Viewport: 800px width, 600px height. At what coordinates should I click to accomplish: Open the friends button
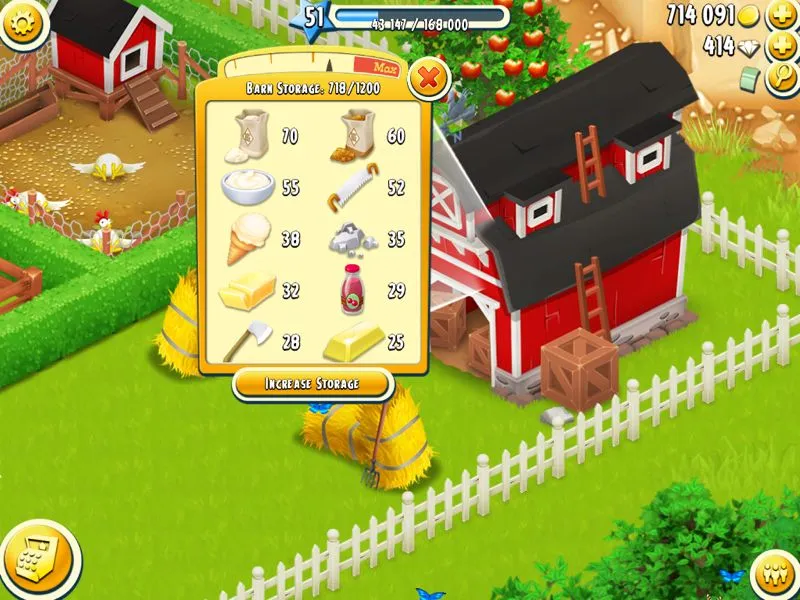(x=771, y=572)
